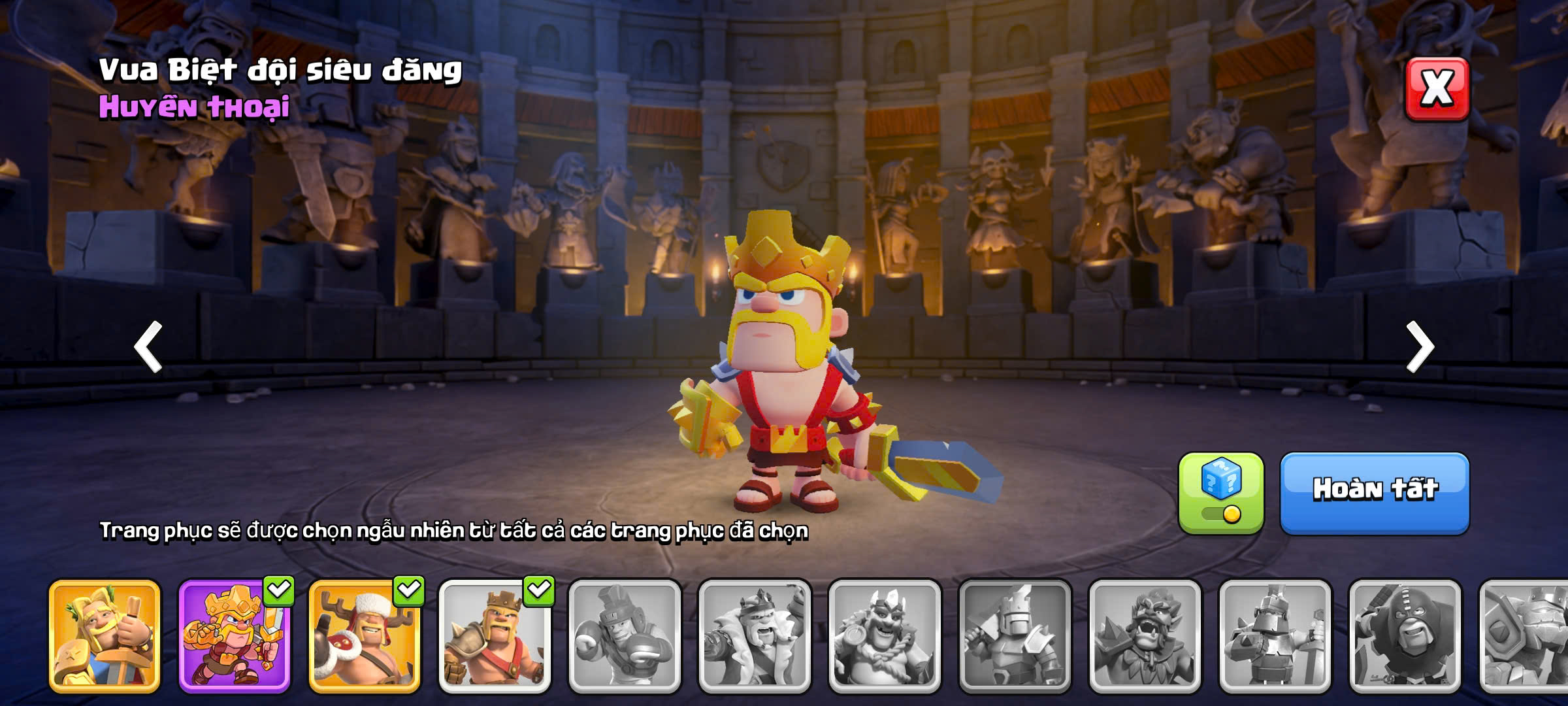The image size is (1568, 706).
Task: Preview the locked roaring jungle king skin
Action: (1145, 636)
